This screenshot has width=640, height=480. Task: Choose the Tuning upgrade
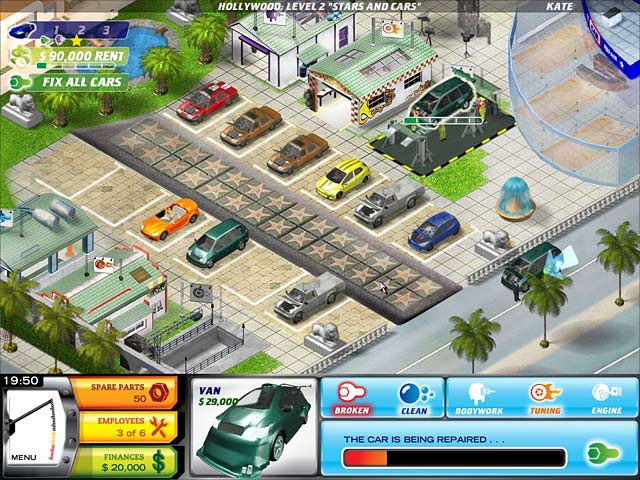(545, 397)
